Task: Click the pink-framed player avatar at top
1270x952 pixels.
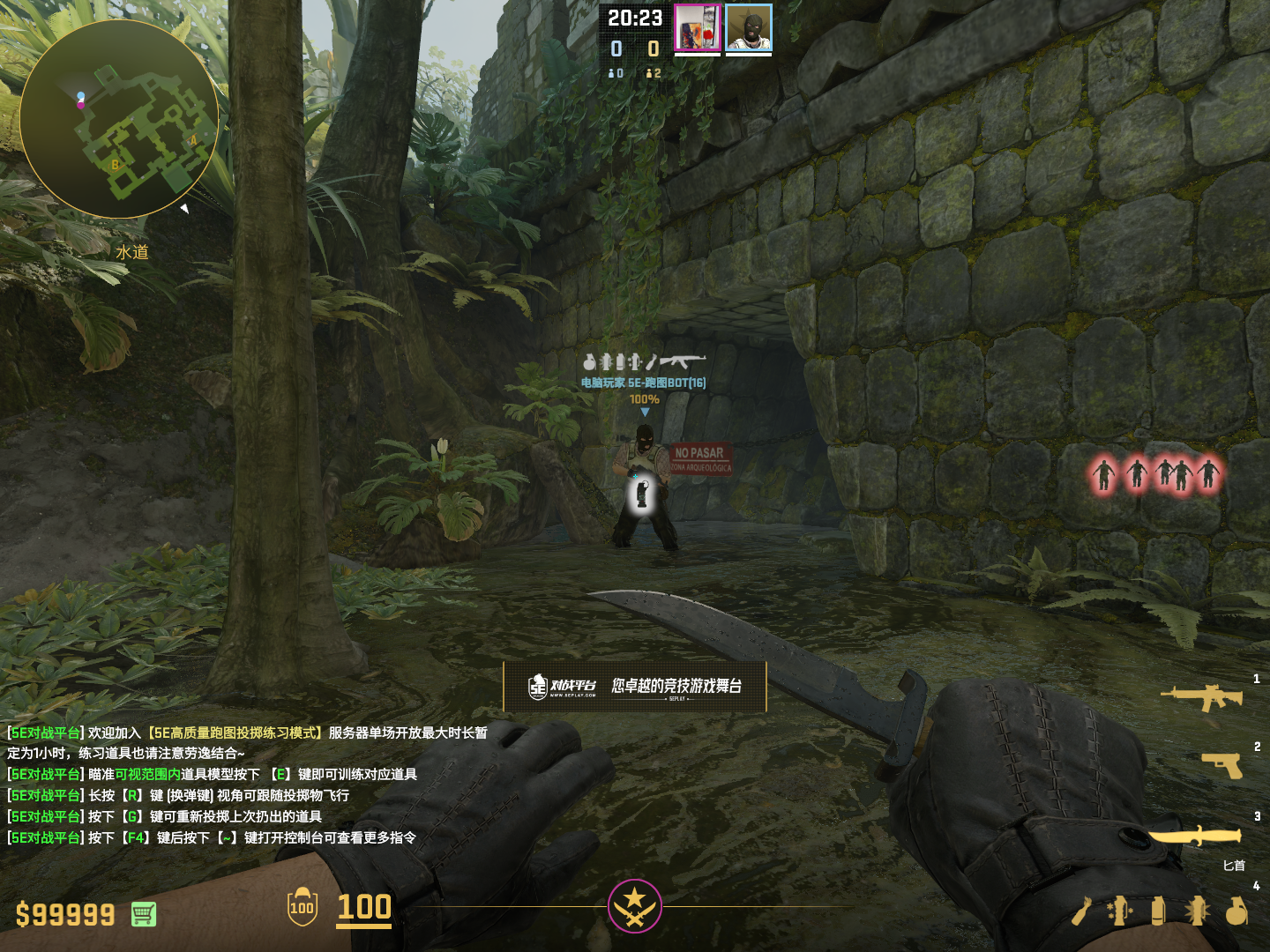Action: tap(698, 28)
